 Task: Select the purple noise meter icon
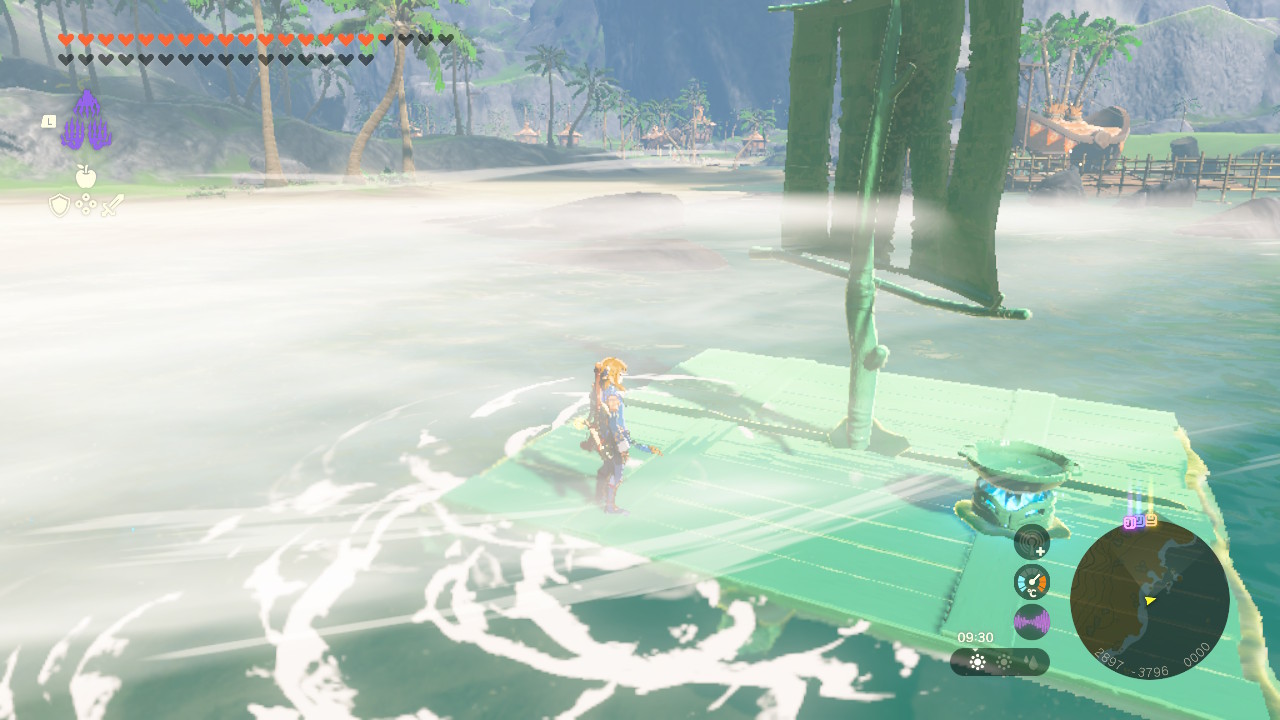[x=1031, y=622]
